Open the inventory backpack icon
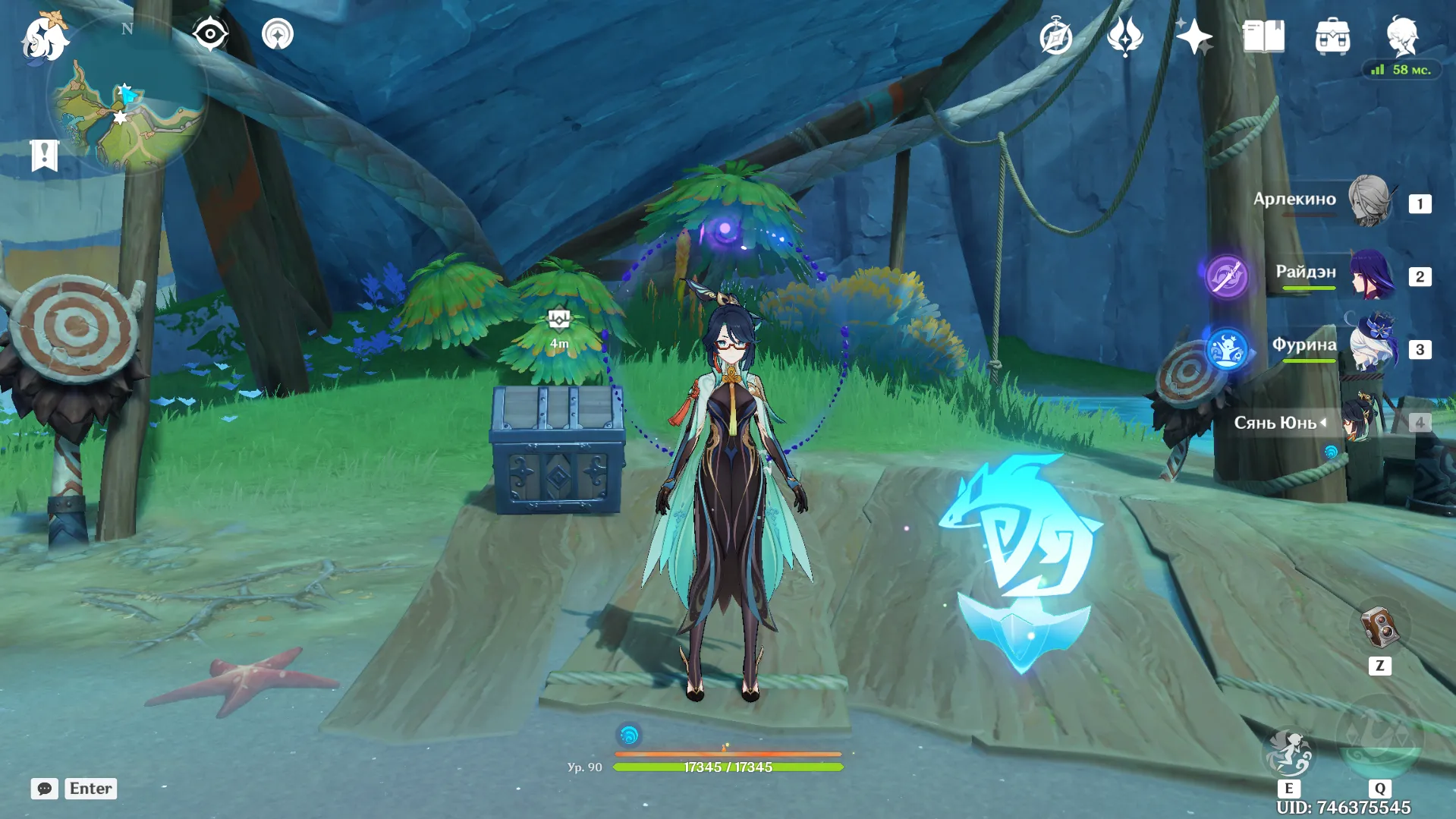 click(x=1332, y=36)
